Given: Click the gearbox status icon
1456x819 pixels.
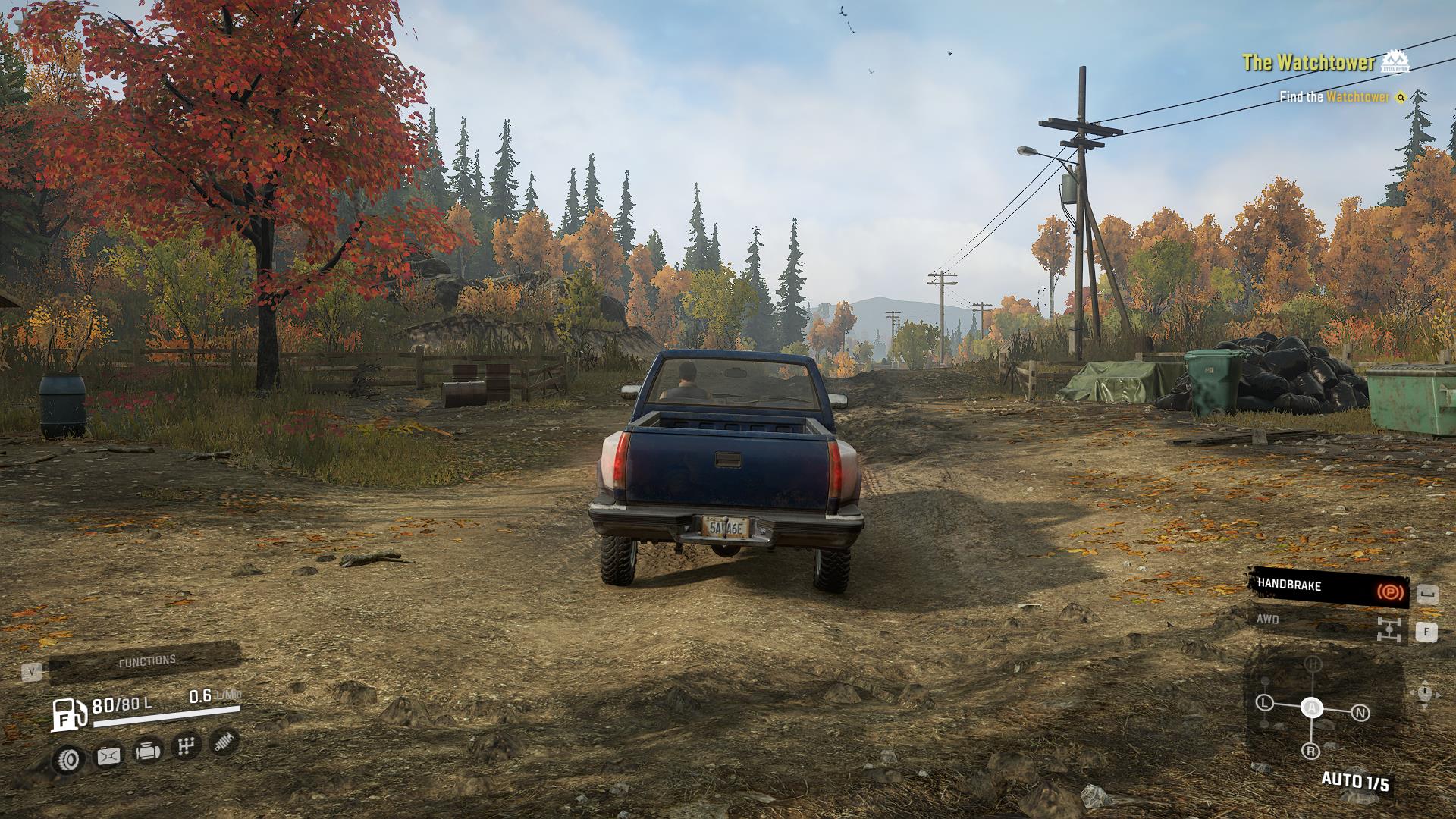Looking at the screenshot, I should (x=186, y=747).
